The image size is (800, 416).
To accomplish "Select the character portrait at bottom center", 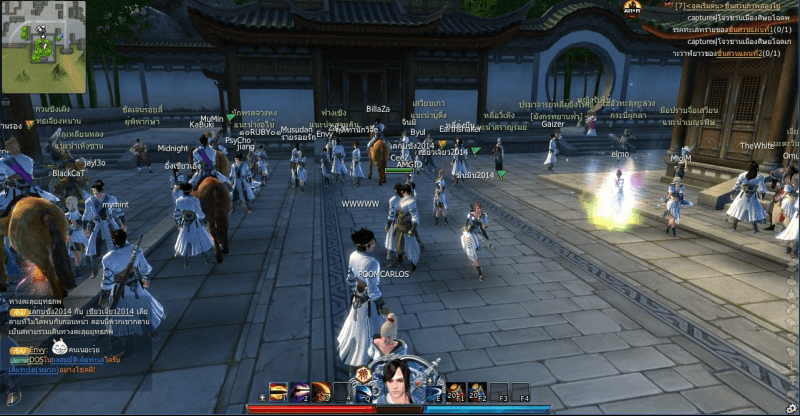I will (x=397, y=383).
